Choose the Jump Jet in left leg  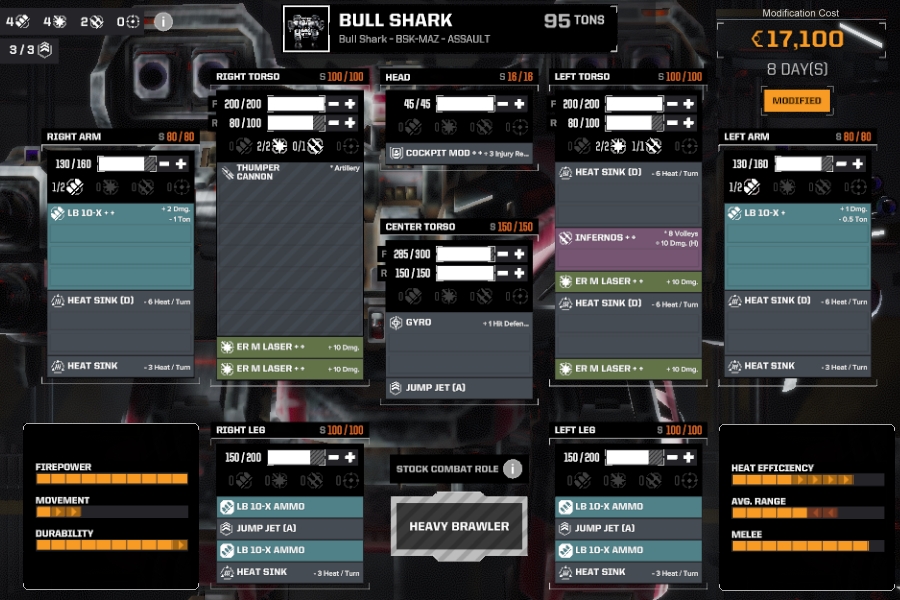click(x=627, y=528)
